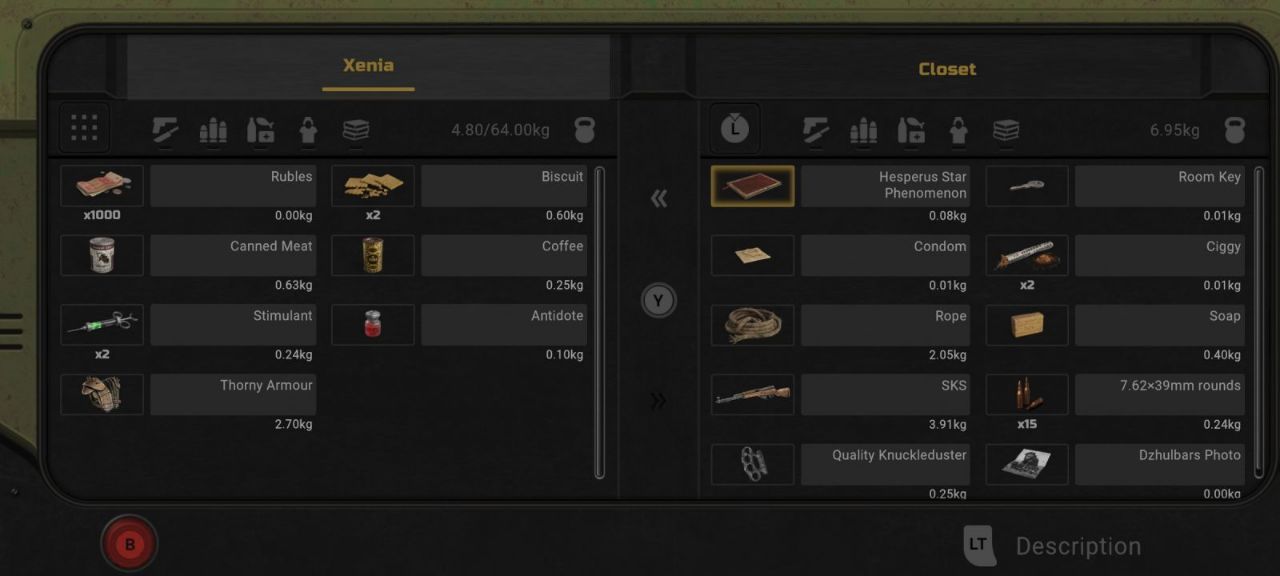Select the Quality Knuckleduster item
Viewport: 1280px width, 576px height.
tap(753, 464)
